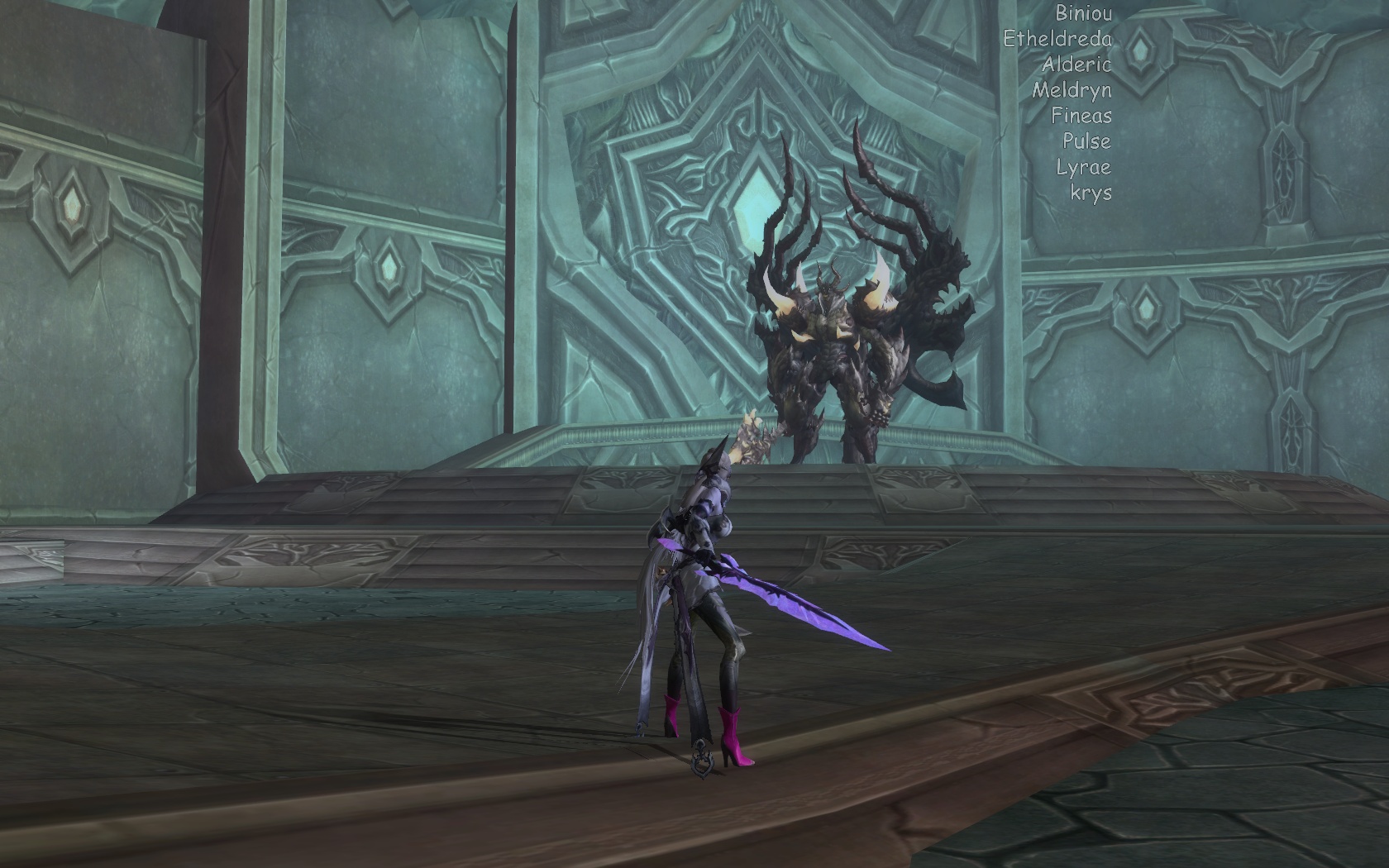Select the player named Pulse
The image size is (1389, 868).
(x=1086, y=141)
